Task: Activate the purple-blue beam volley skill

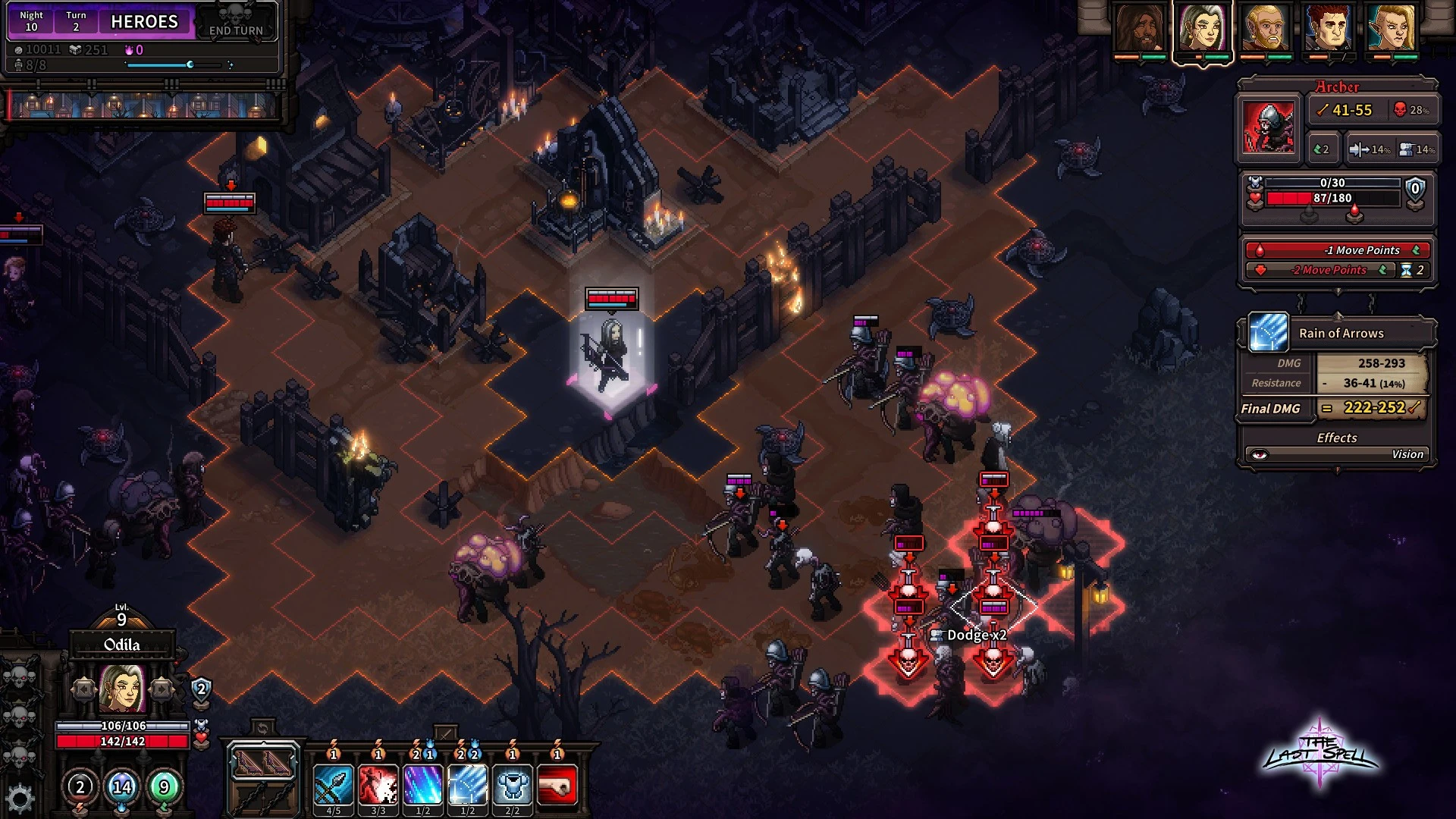Action: coord(422,785)
